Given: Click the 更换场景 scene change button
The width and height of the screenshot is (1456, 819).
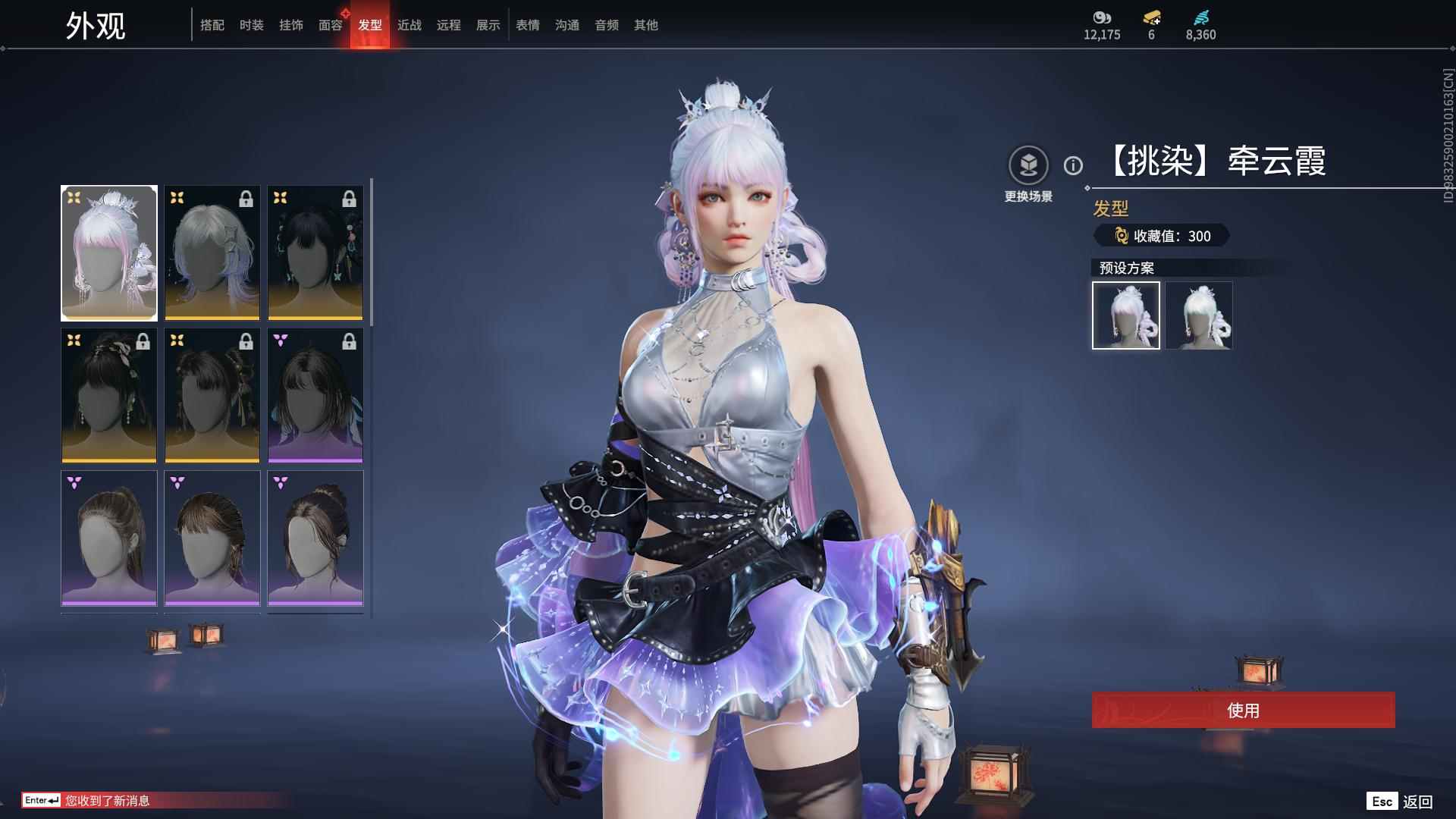Looking at the screenshot, I should (1028, 166).
